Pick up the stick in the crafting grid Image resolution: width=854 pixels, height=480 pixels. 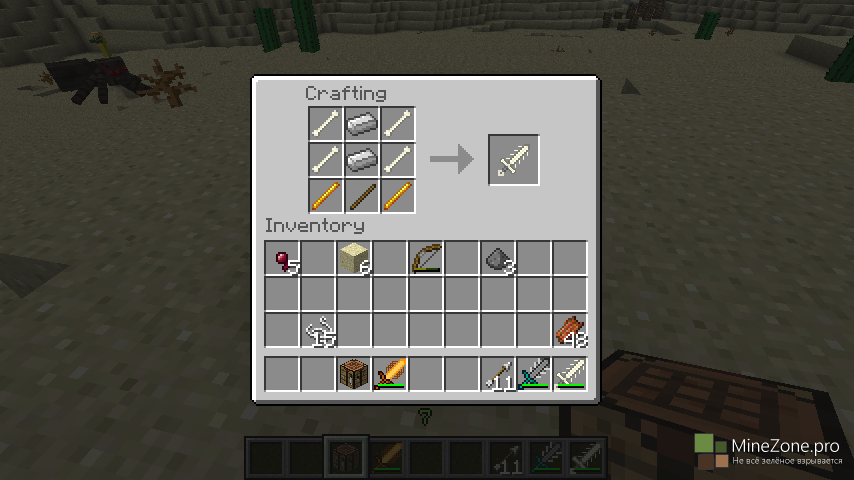tap(361, 195)
